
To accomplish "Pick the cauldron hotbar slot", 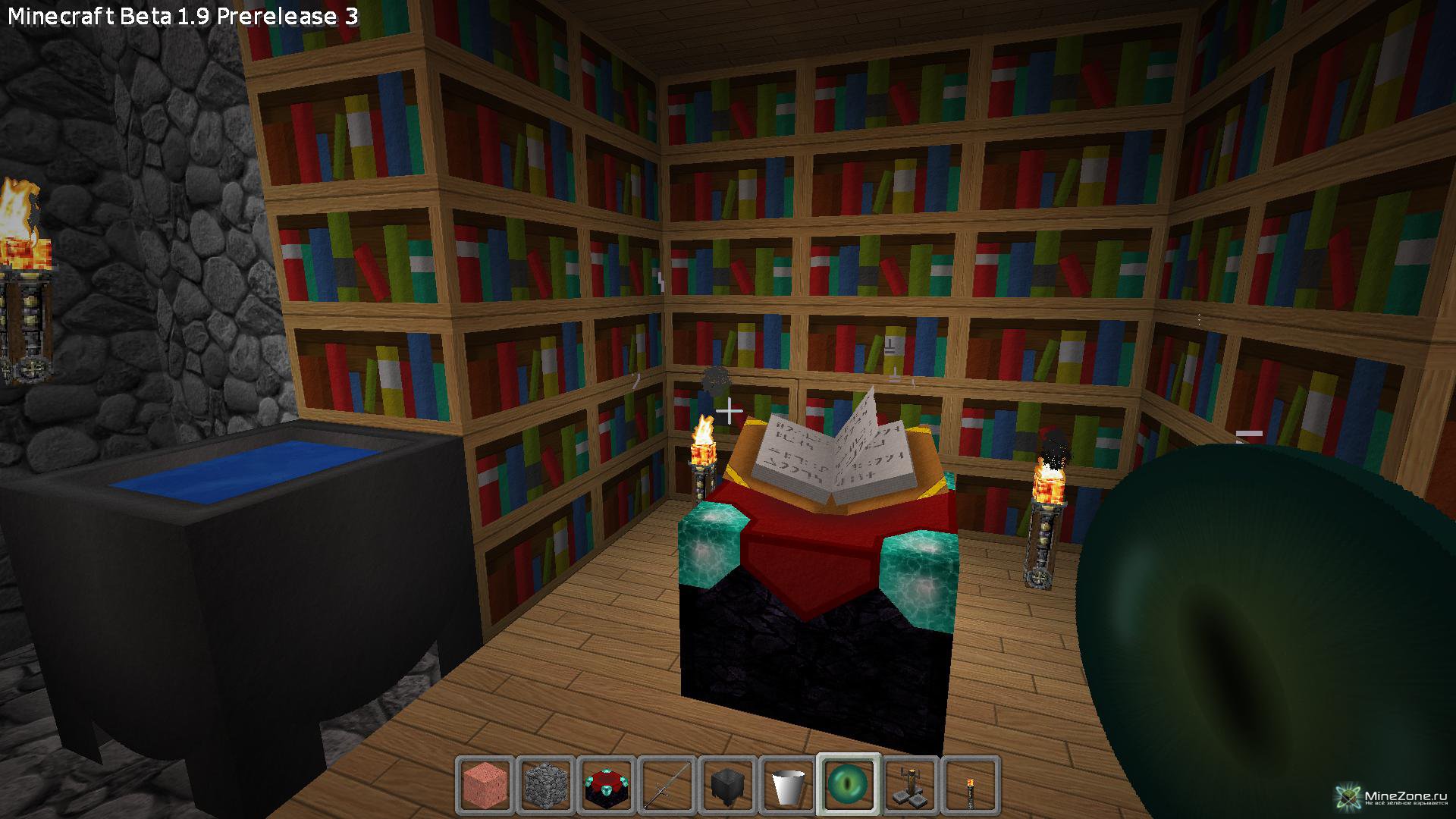I will click(728, 785).
